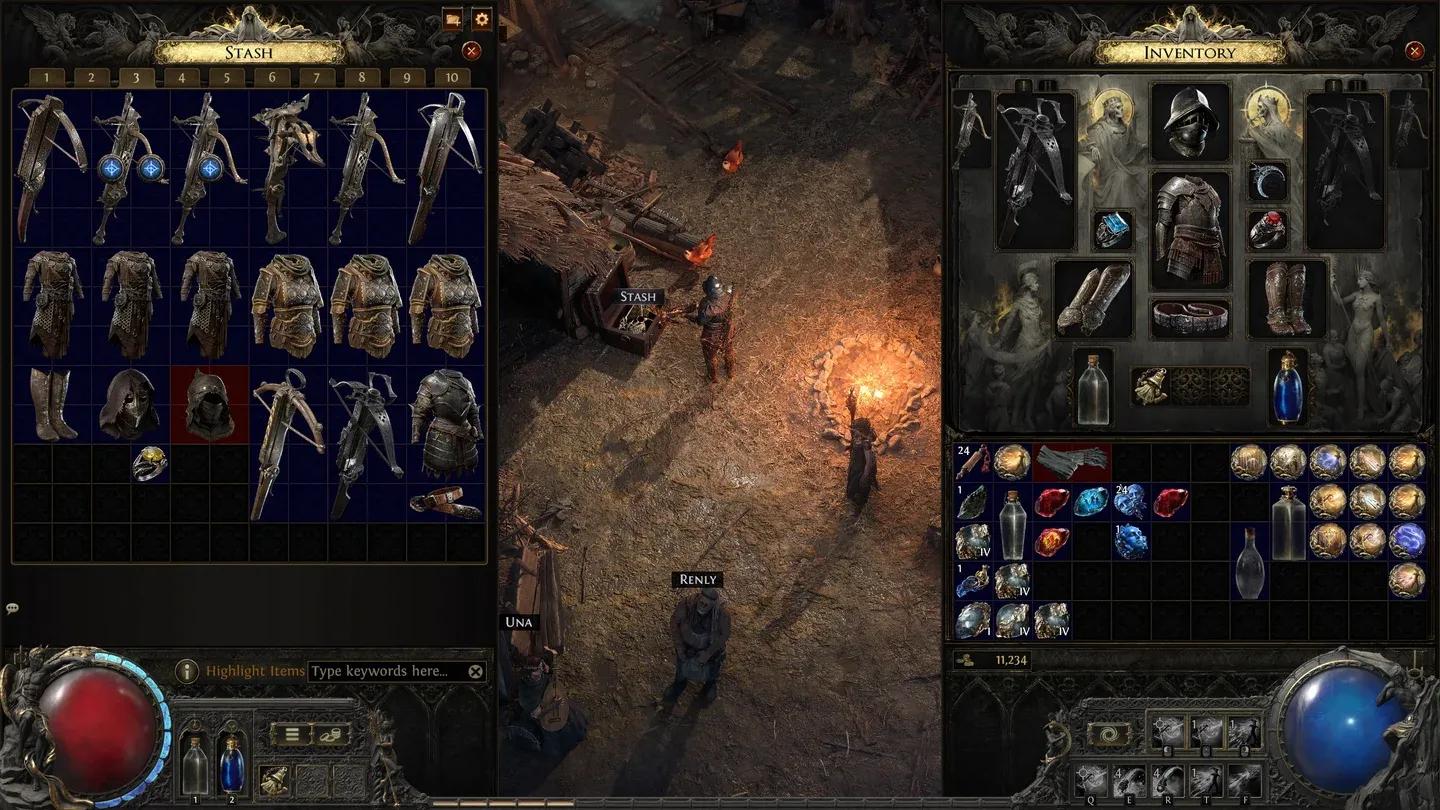Switch to stash tab 5
The height and width of the screenshot is (810, 1440).
point(227,78)
